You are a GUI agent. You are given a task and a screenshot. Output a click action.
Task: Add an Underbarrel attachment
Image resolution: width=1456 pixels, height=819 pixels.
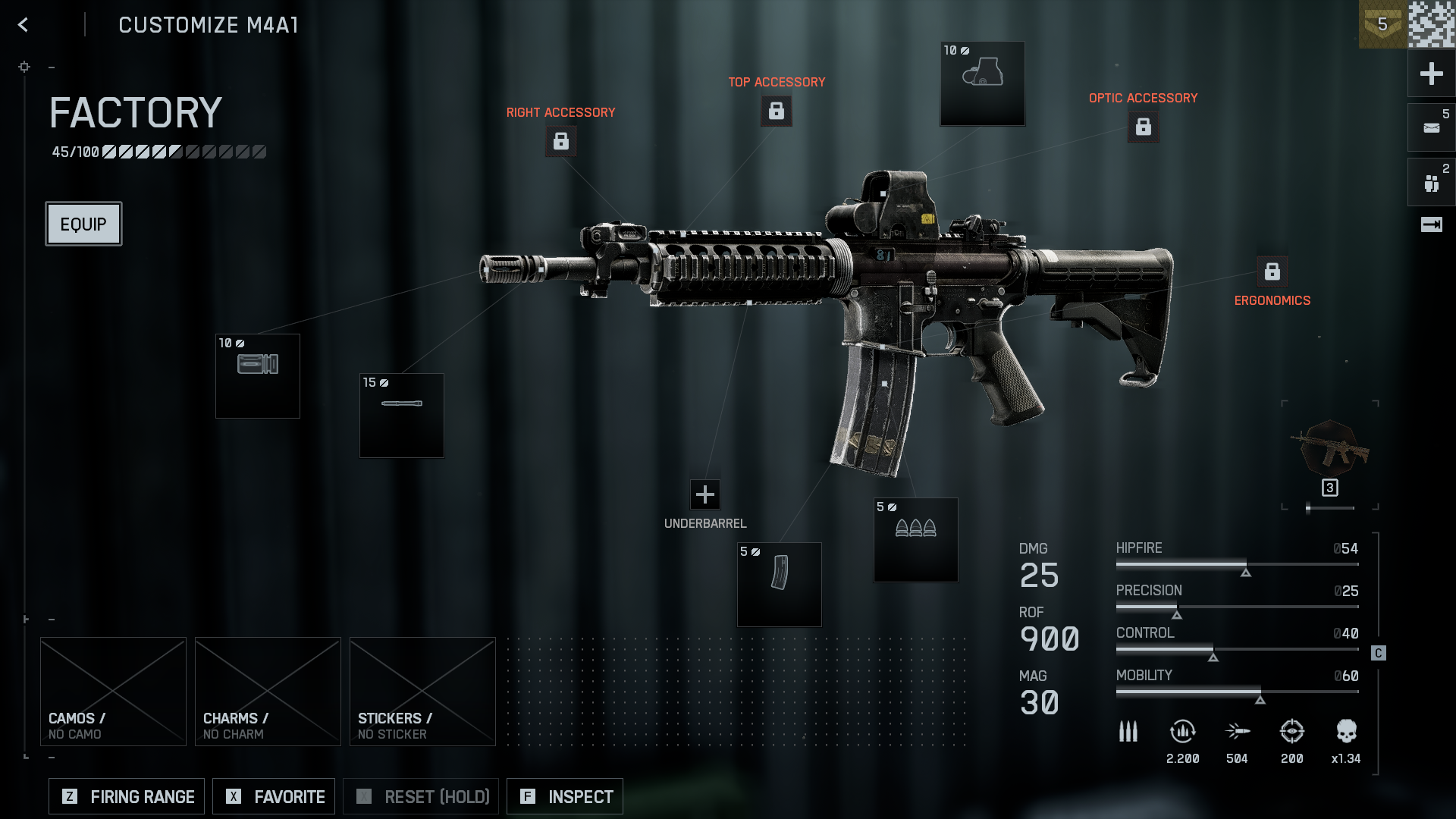(705, 494)
